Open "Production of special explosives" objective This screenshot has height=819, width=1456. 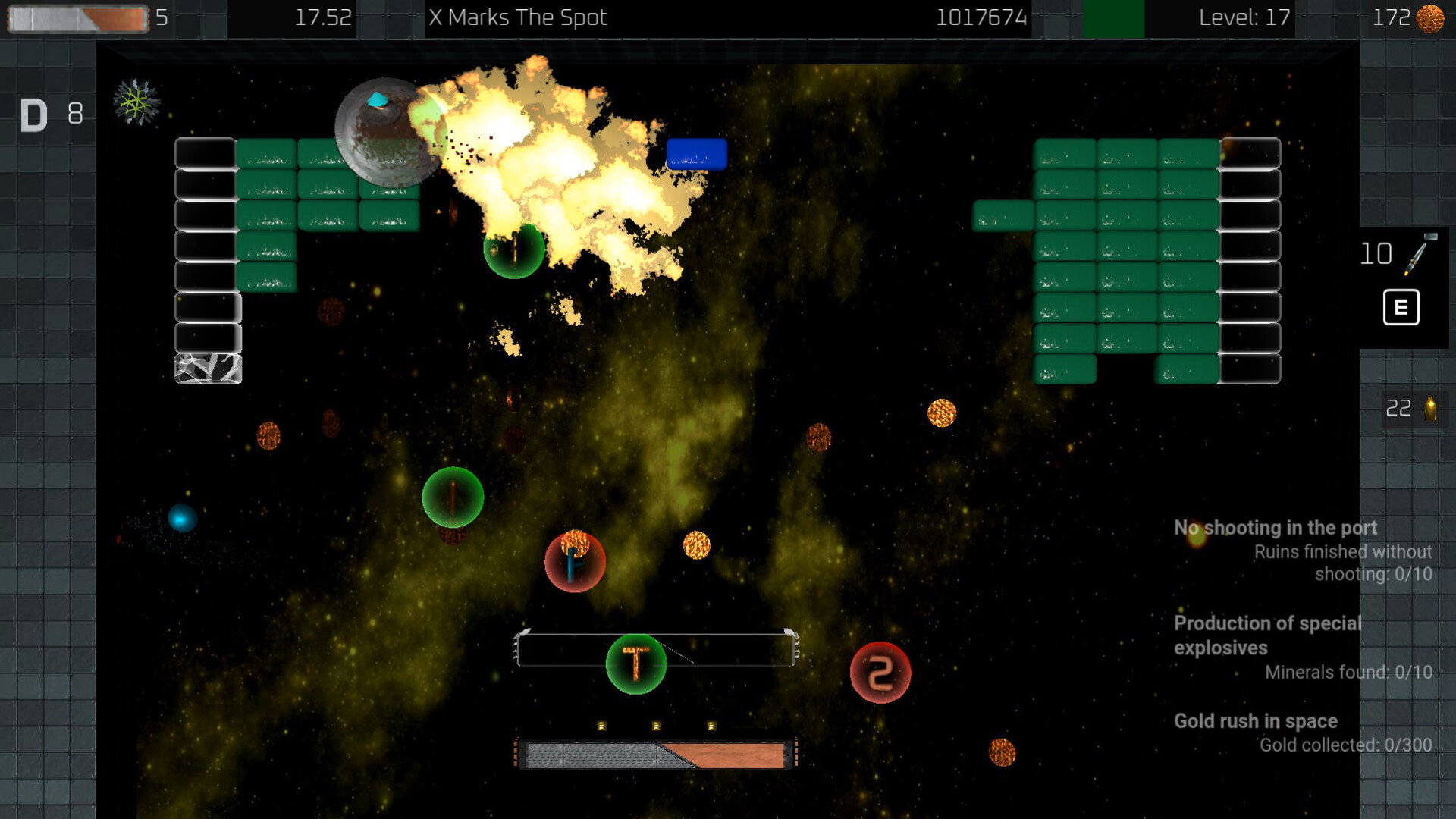click(1267, 635)
